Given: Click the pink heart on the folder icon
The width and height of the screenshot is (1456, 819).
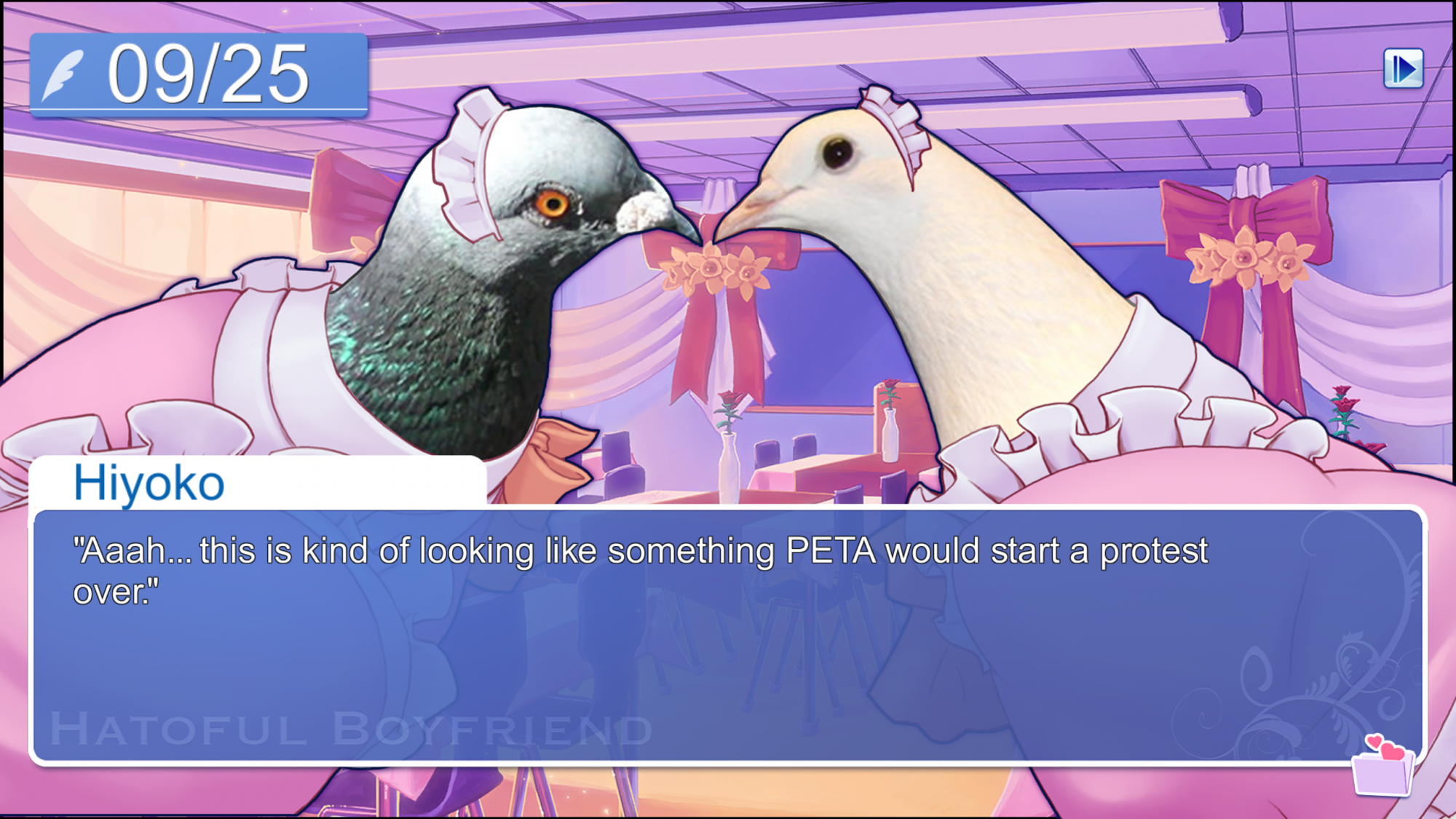Looking at the screenshot, I should [x=1393, y=751].
